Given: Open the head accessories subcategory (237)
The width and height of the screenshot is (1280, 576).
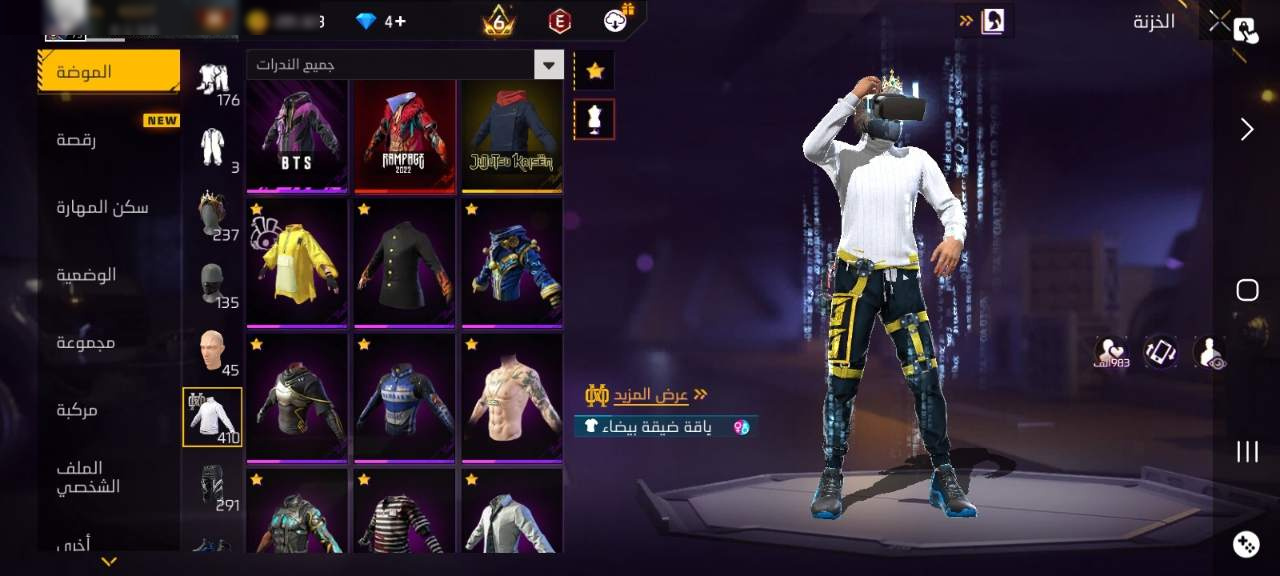Looking at the screenshot, I should (x=212, y=215).
